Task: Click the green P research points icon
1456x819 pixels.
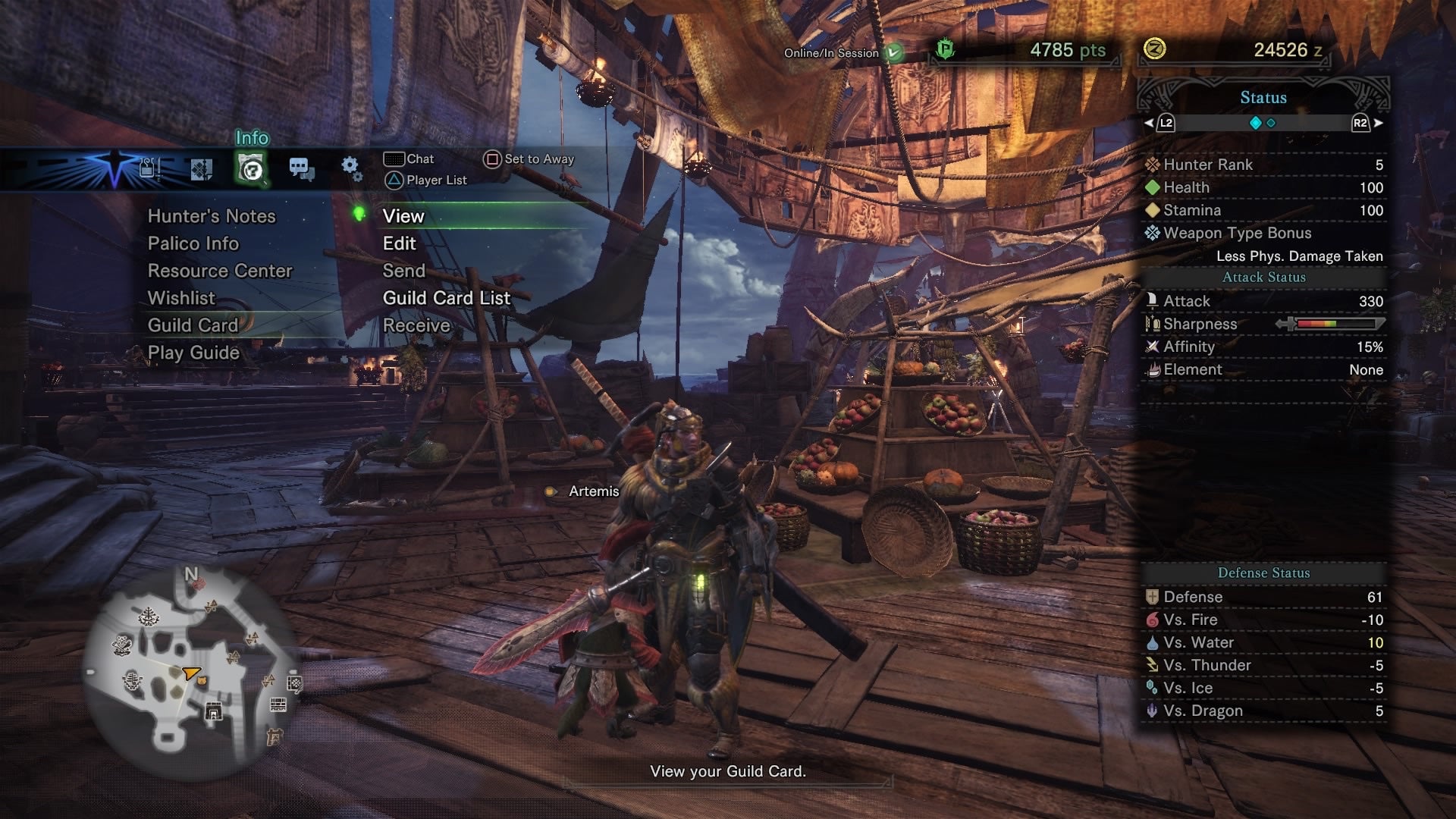Action: click(946, 52)
